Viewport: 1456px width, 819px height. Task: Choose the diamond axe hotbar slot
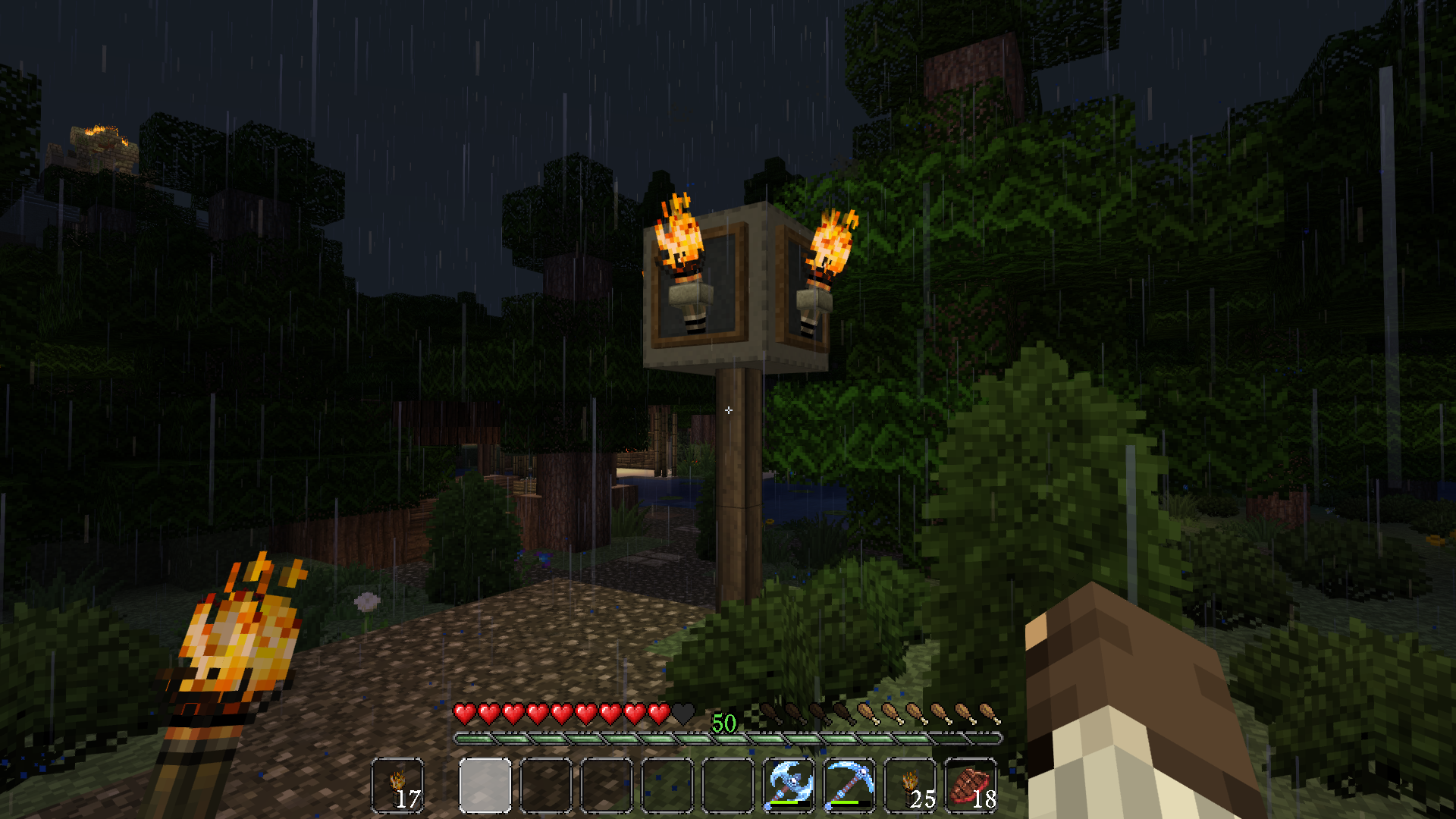789,786
